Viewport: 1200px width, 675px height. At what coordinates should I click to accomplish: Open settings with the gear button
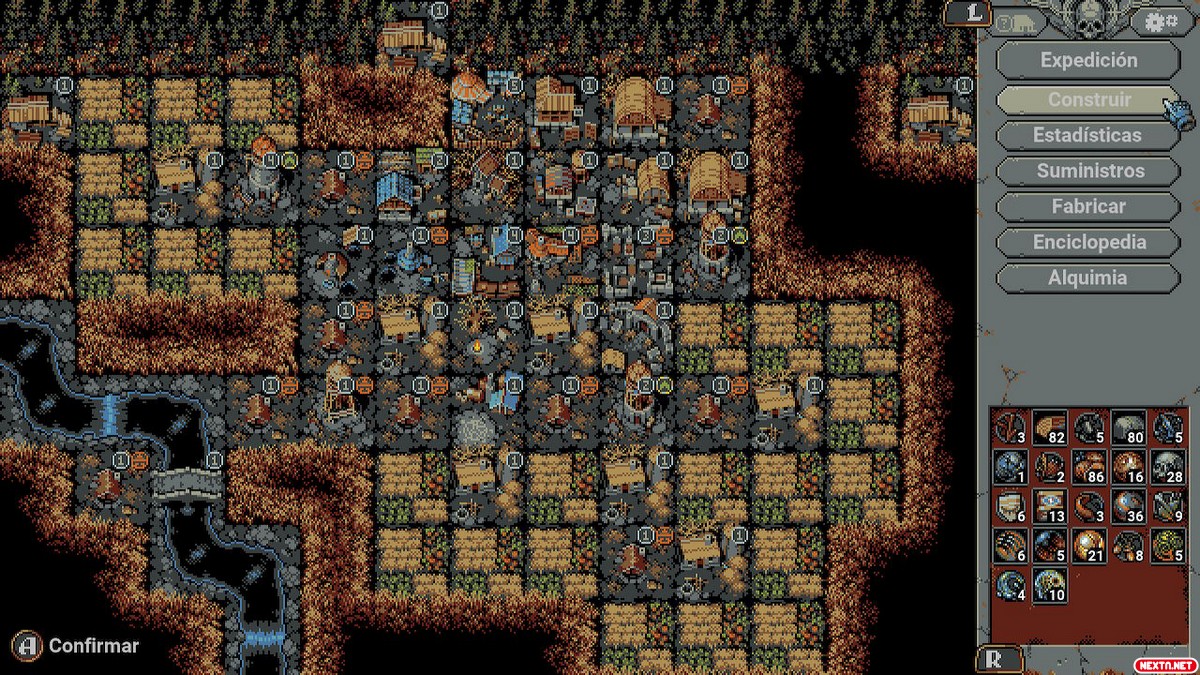(x=1161, y=21)
